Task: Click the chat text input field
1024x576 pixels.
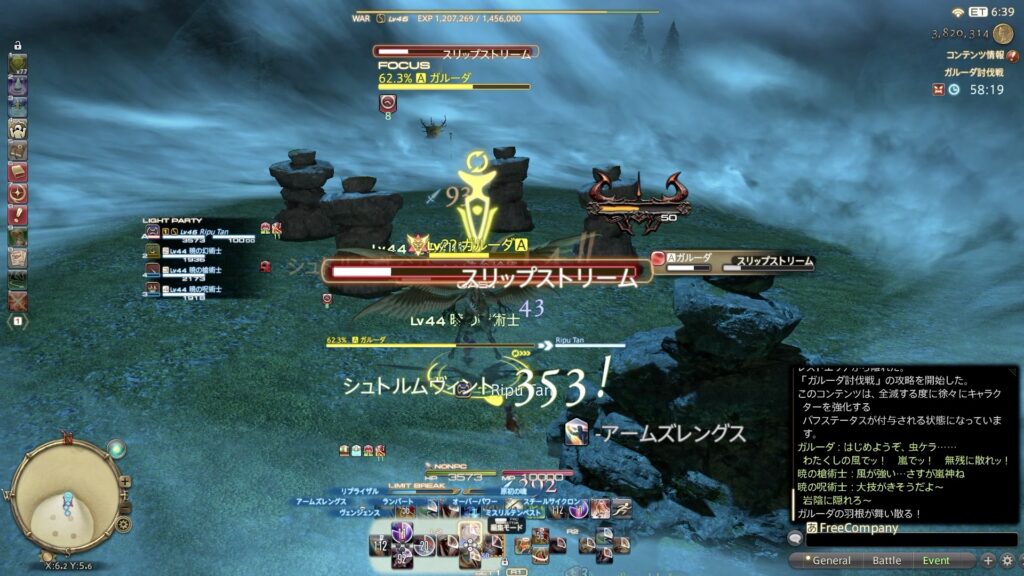Action: pos(900,541)
